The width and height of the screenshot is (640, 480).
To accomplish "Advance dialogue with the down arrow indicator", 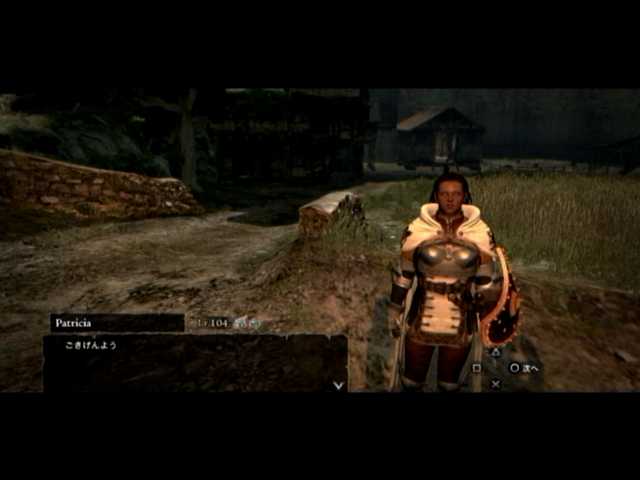I will 338,384.
